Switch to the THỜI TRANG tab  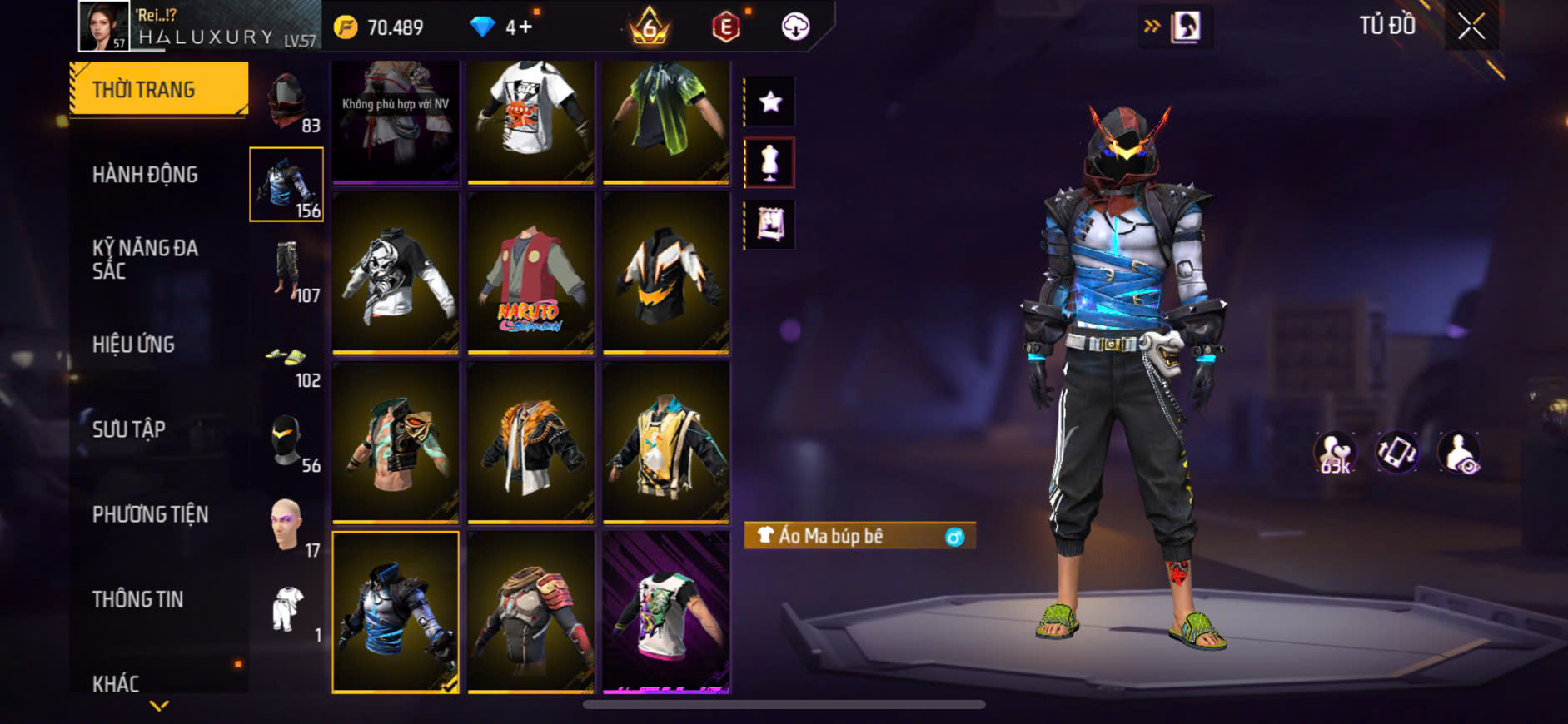tap(159, 89)
